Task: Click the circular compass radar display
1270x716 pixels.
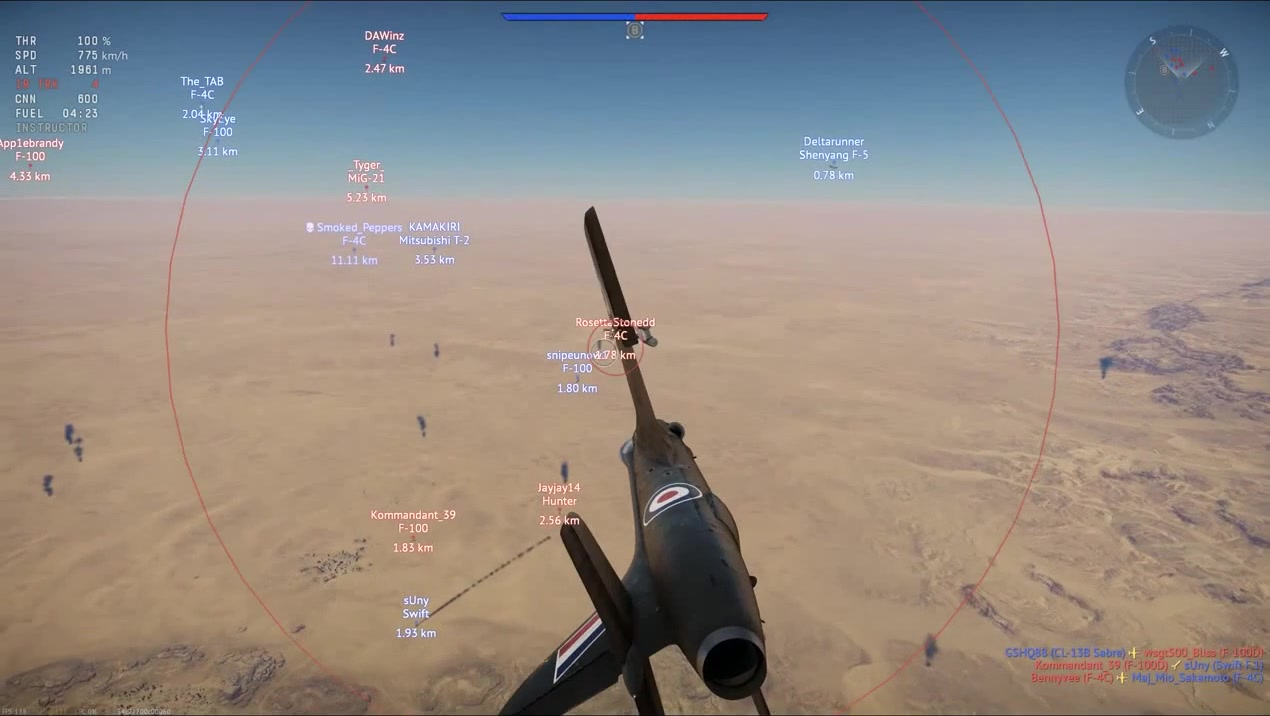Action: click(1181, 81)
